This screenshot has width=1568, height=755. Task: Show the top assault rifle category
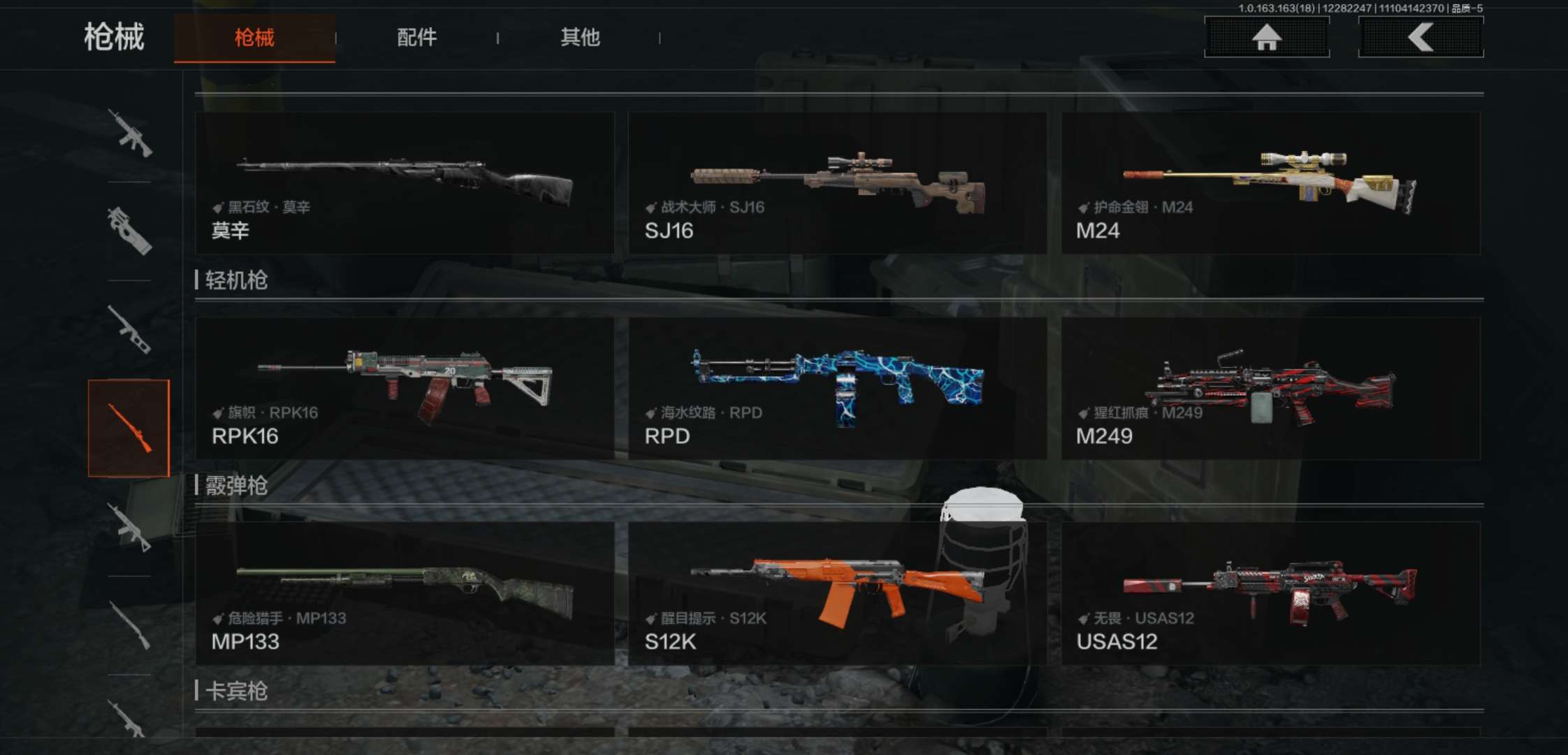pyautogui.click(x=129, y=133)
